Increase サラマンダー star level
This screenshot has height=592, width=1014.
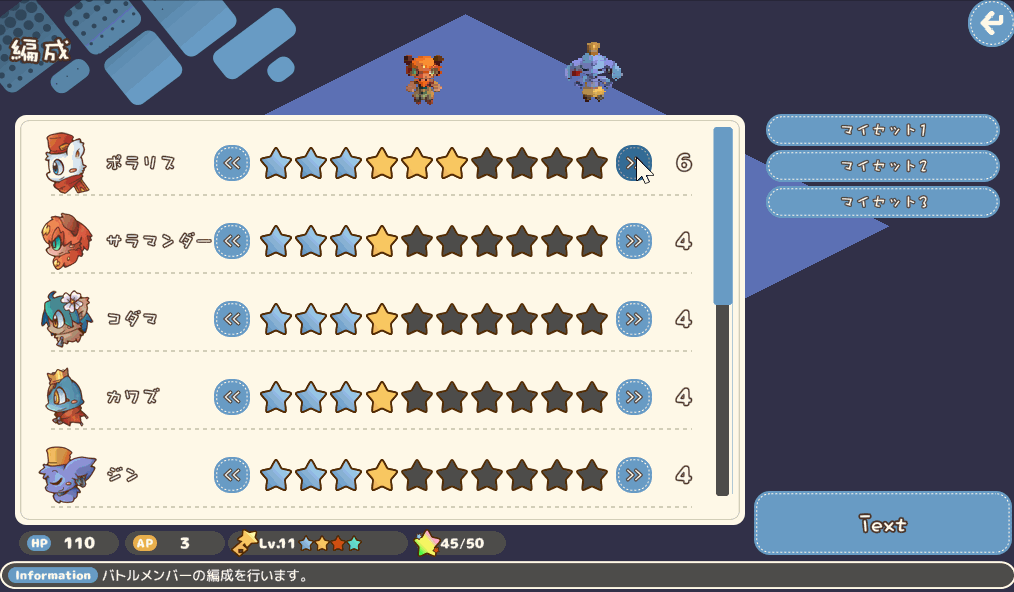pos(633,241)
